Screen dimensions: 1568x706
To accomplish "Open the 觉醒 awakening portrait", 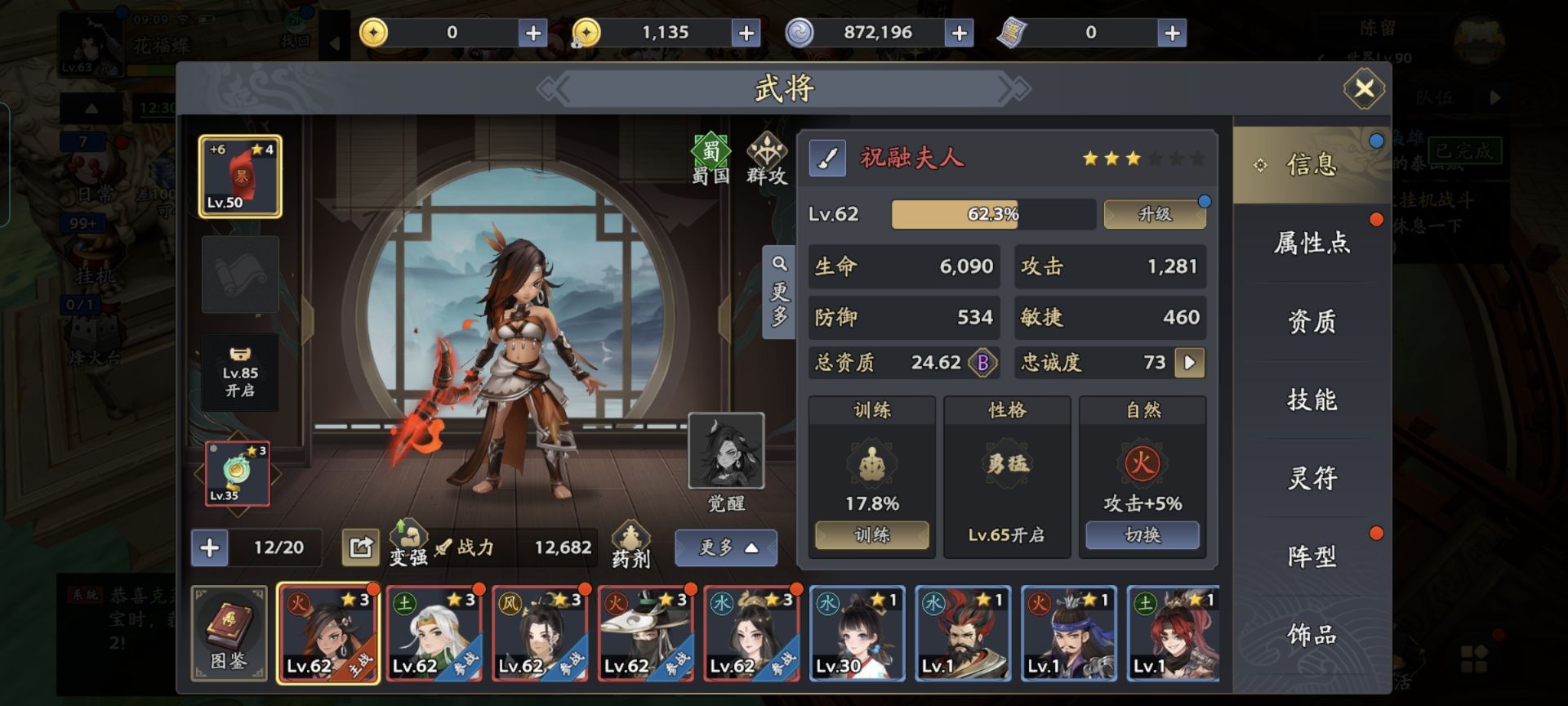I will pyautogui.click(x=726, y=453).
